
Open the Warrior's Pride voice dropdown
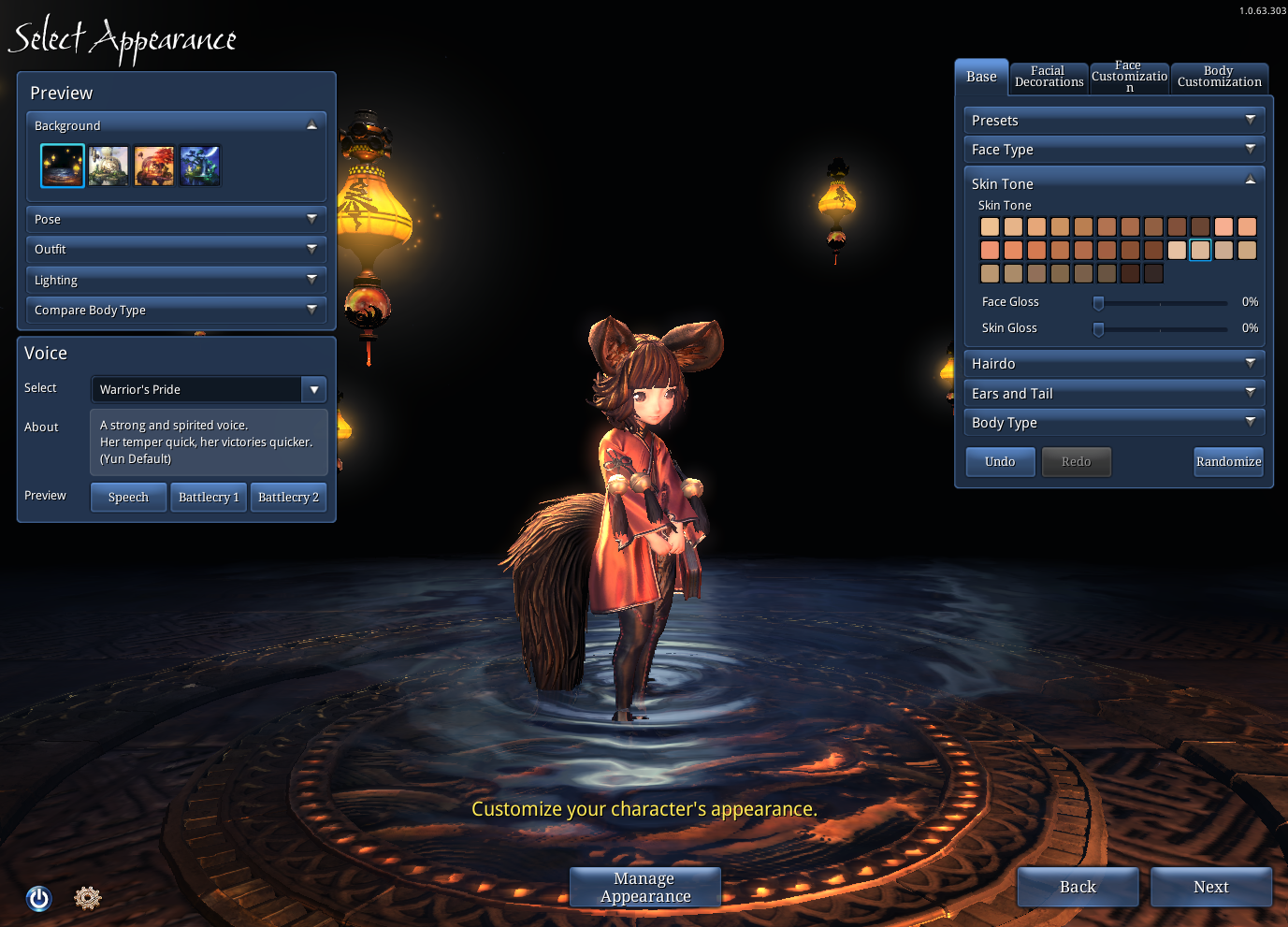[314, 389]
